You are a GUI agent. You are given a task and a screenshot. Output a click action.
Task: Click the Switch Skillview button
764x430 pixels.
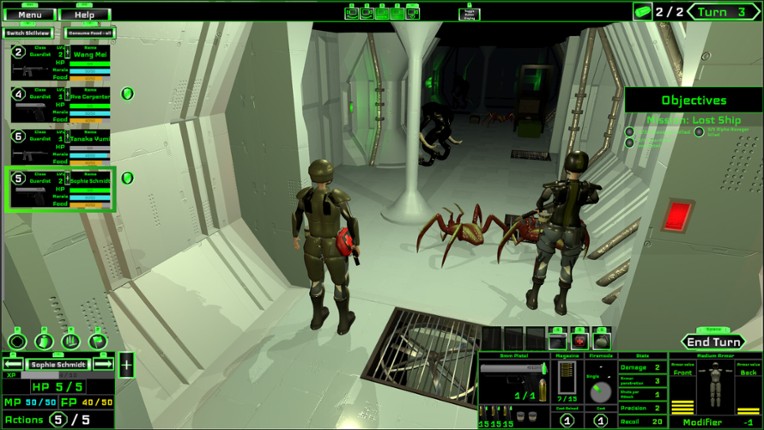click(x=28, y=33)
